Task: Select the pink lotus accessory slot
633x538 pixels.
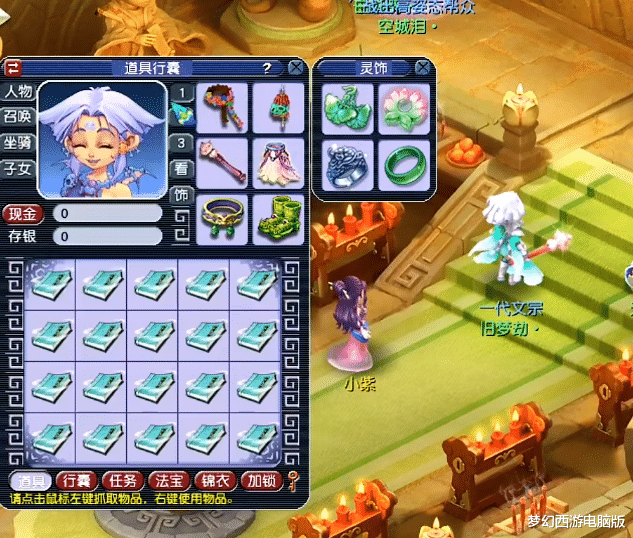Action: point(404,108)
